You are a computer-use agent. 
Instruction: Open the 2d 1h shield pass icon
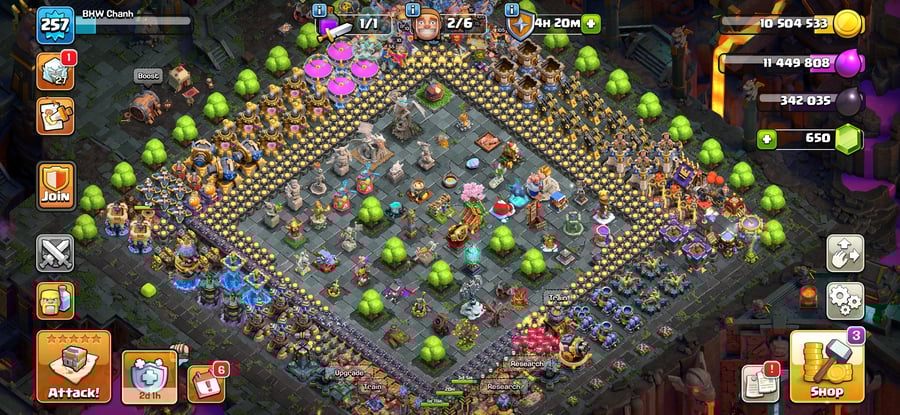click(150, 377)
